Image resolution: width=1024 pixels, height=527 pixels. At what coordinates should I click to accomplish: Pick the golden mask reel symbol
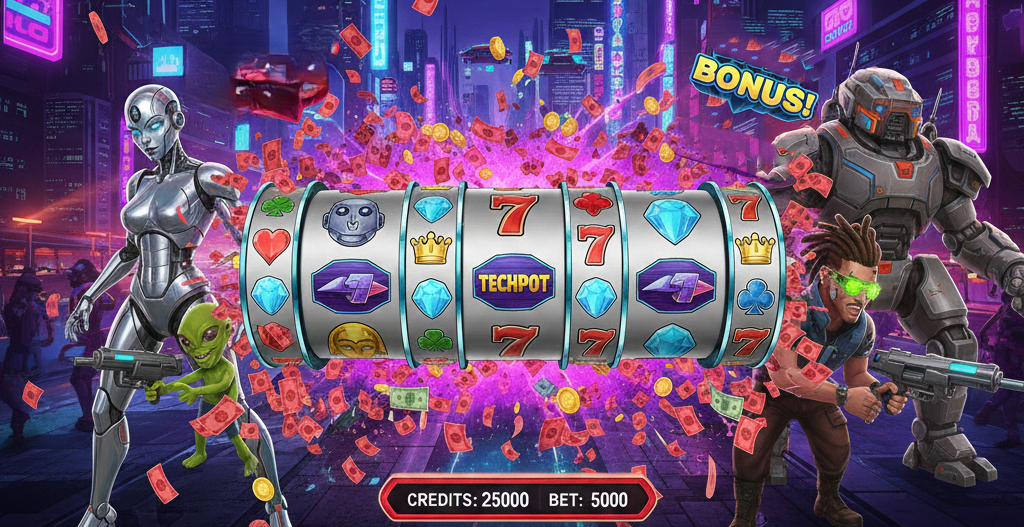coord(357,342)
